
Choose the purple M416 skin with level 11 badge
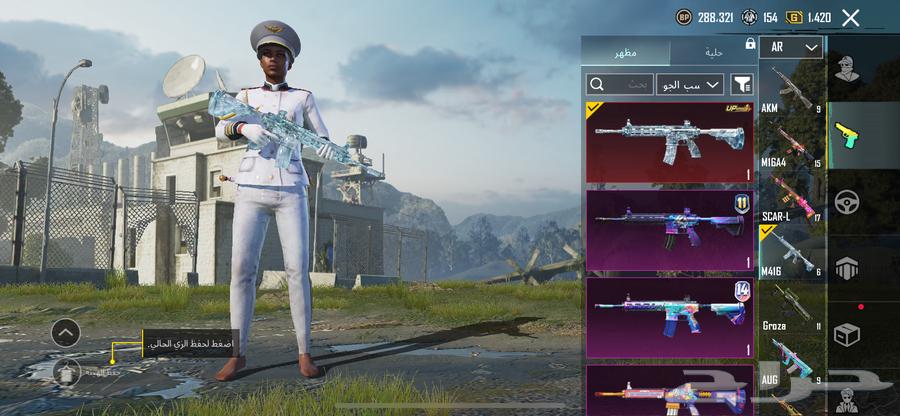pos(670,230)
